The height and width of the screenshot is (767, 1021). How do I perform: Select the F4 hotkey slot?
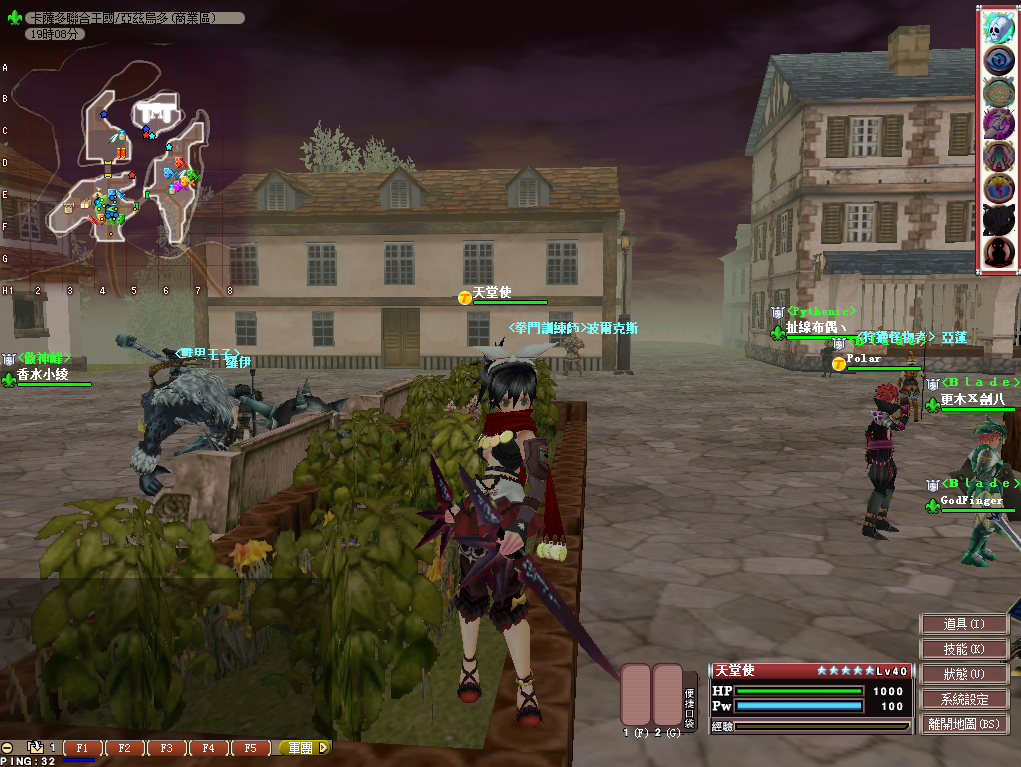207,748
